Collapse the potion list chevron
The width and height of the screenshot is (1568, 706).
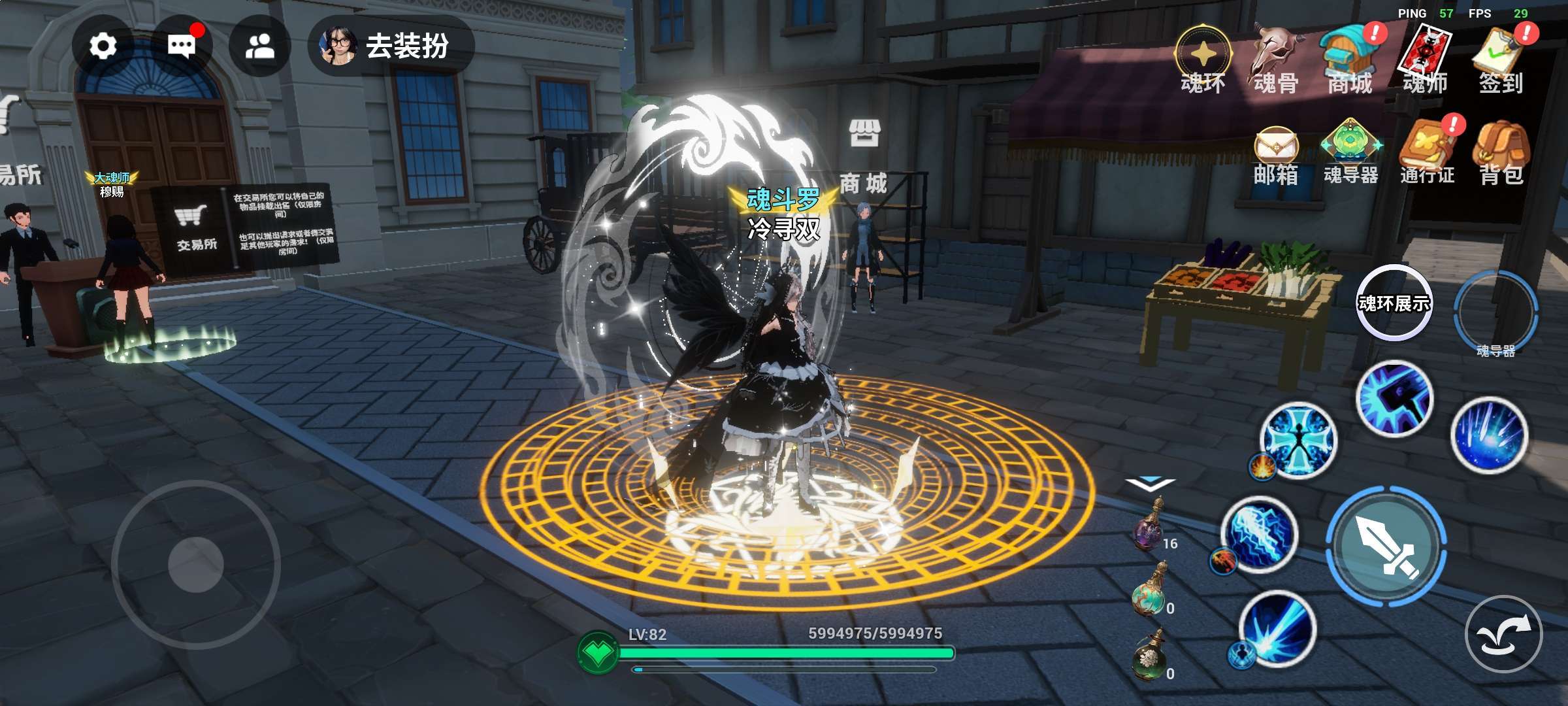click(1150, 484)
